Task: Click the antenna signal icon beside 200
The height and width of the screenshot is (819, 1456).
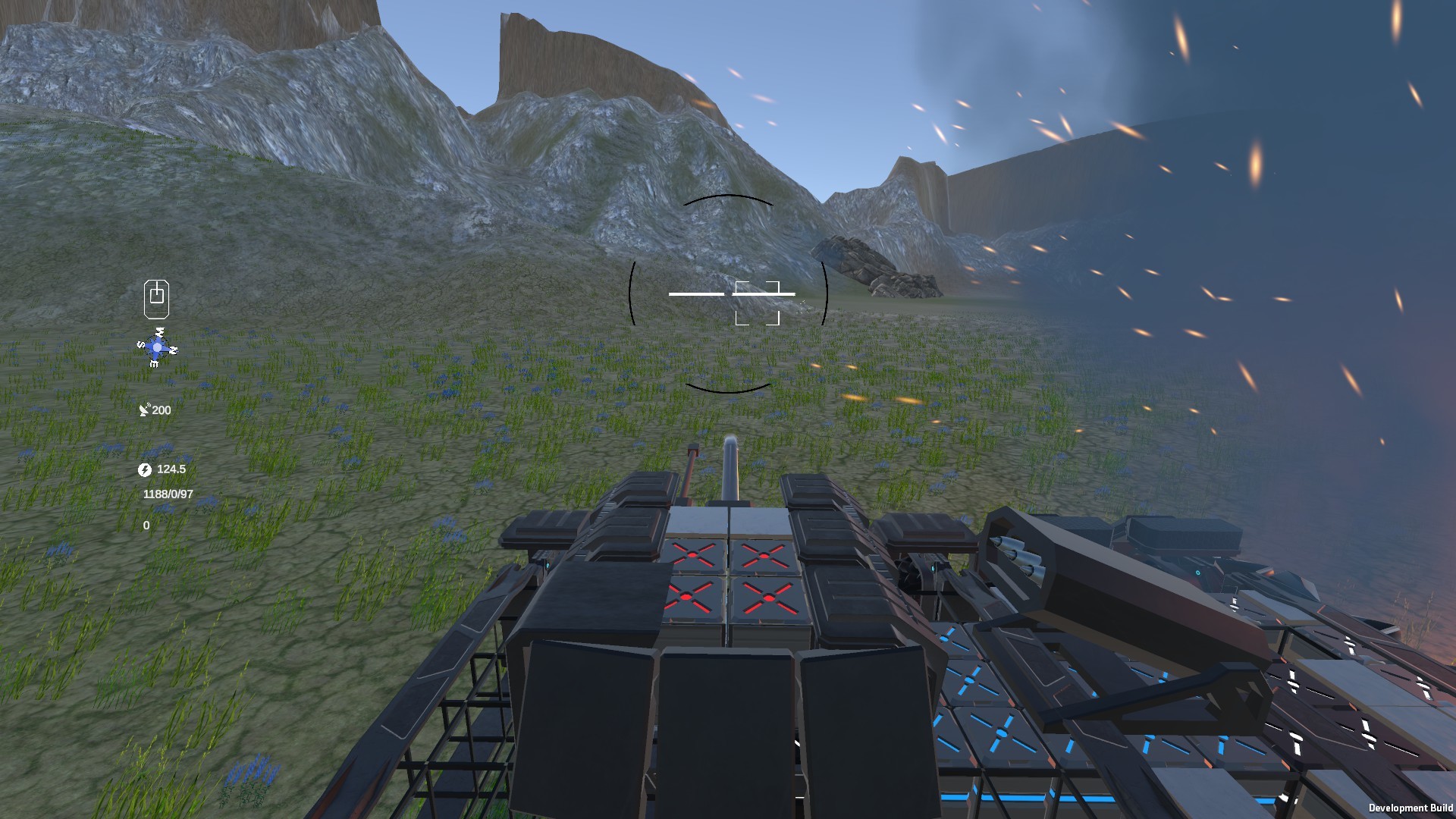Action: coord(145,410)
